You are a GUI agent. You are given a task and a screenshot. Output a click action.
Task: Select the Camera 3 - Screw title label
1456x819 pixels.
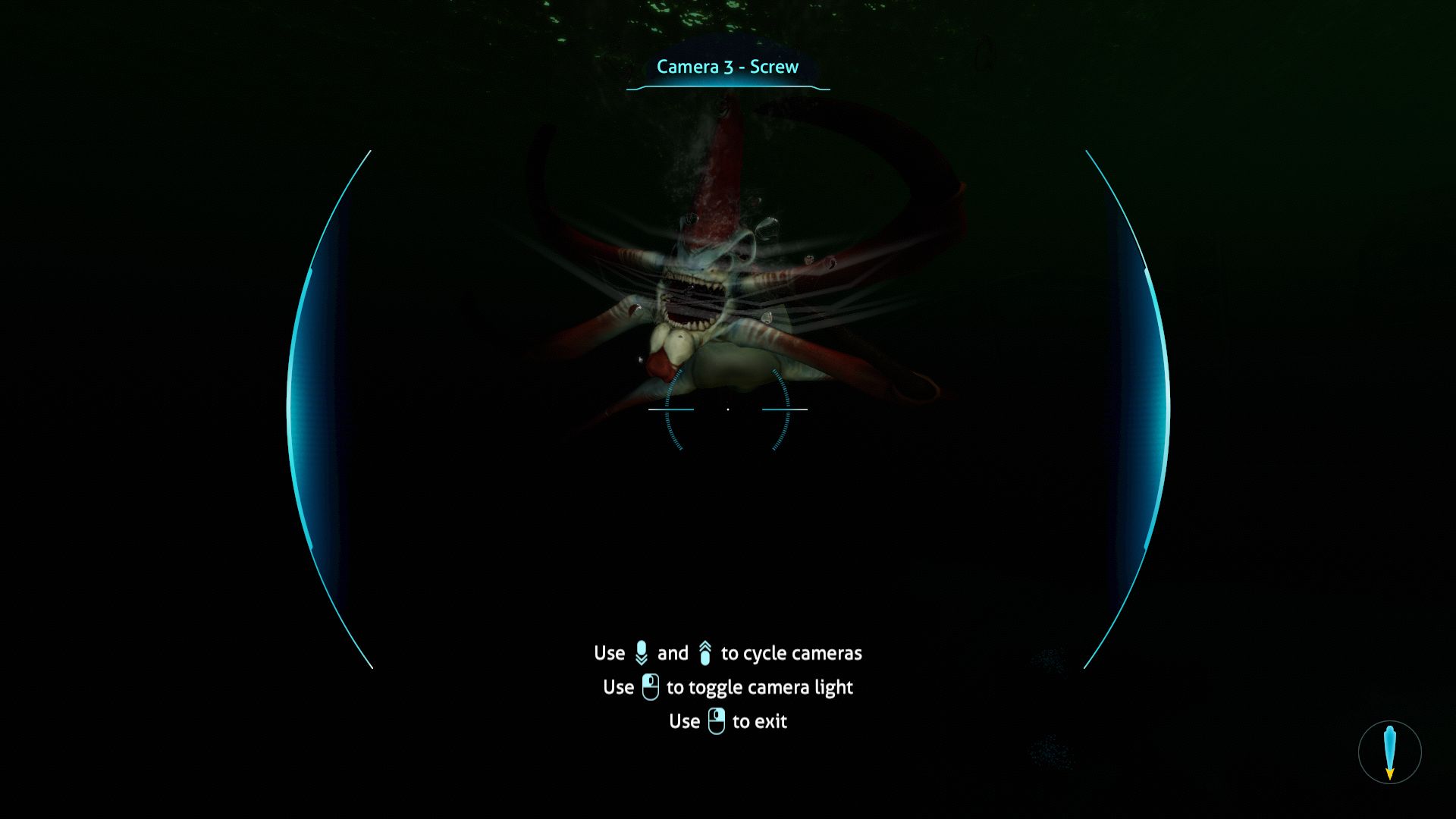click(x=728, y=67)
